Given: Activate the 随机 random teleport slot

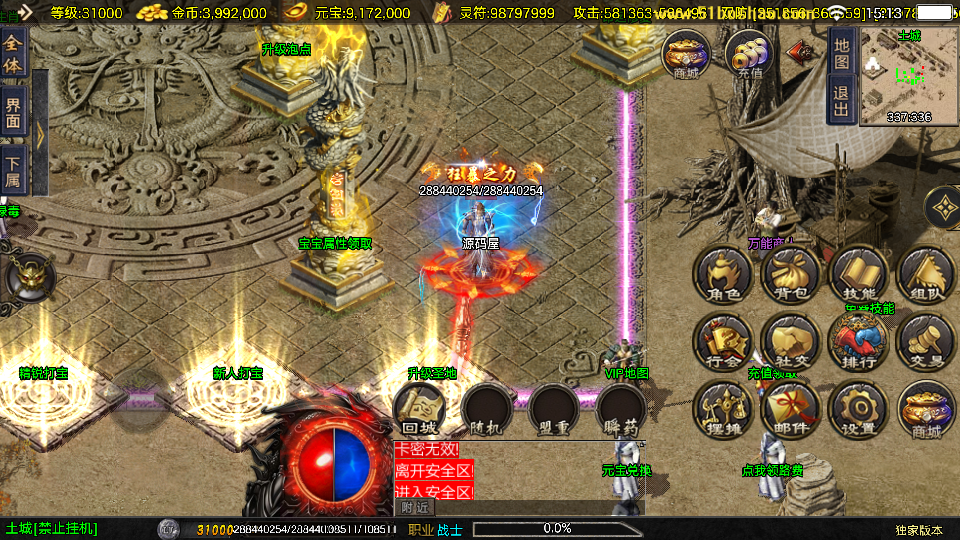Looking at the screenshot, I should 485,410.
